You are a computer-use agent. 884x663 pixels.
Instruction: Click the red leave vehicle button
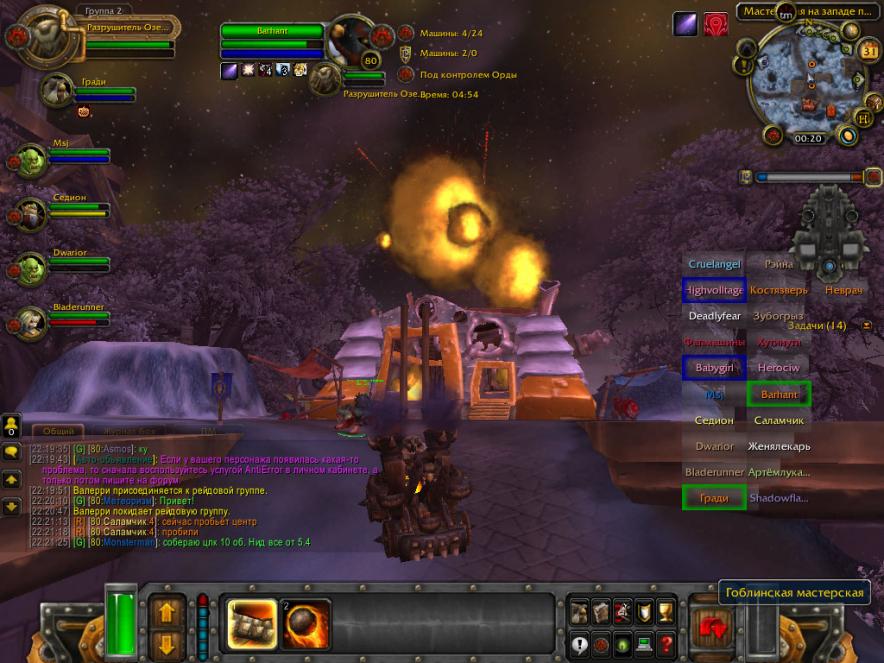click(714, 629)
